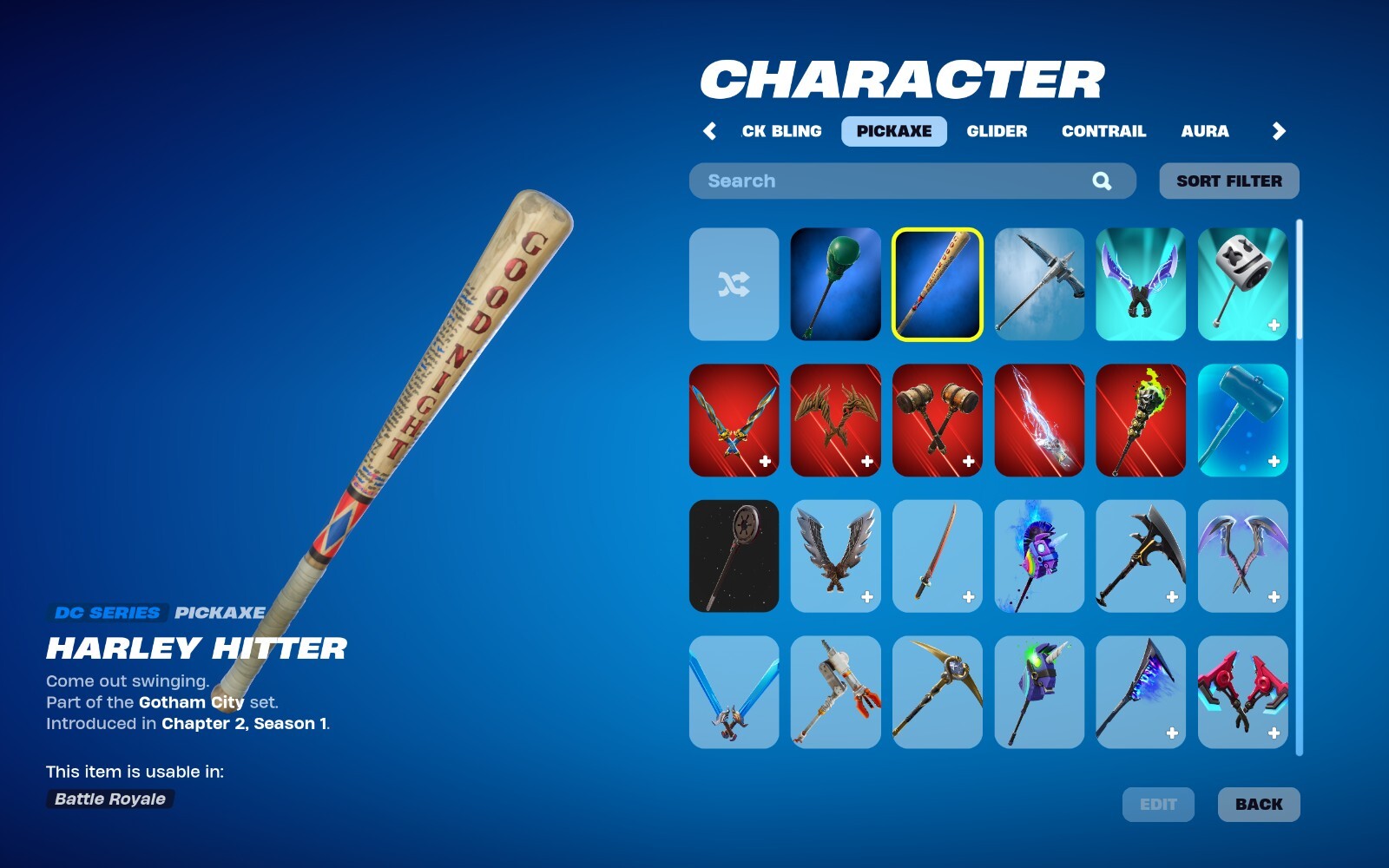Switch to the GLIDER tab
The image size is (1389, 868).
coord(997,131)
